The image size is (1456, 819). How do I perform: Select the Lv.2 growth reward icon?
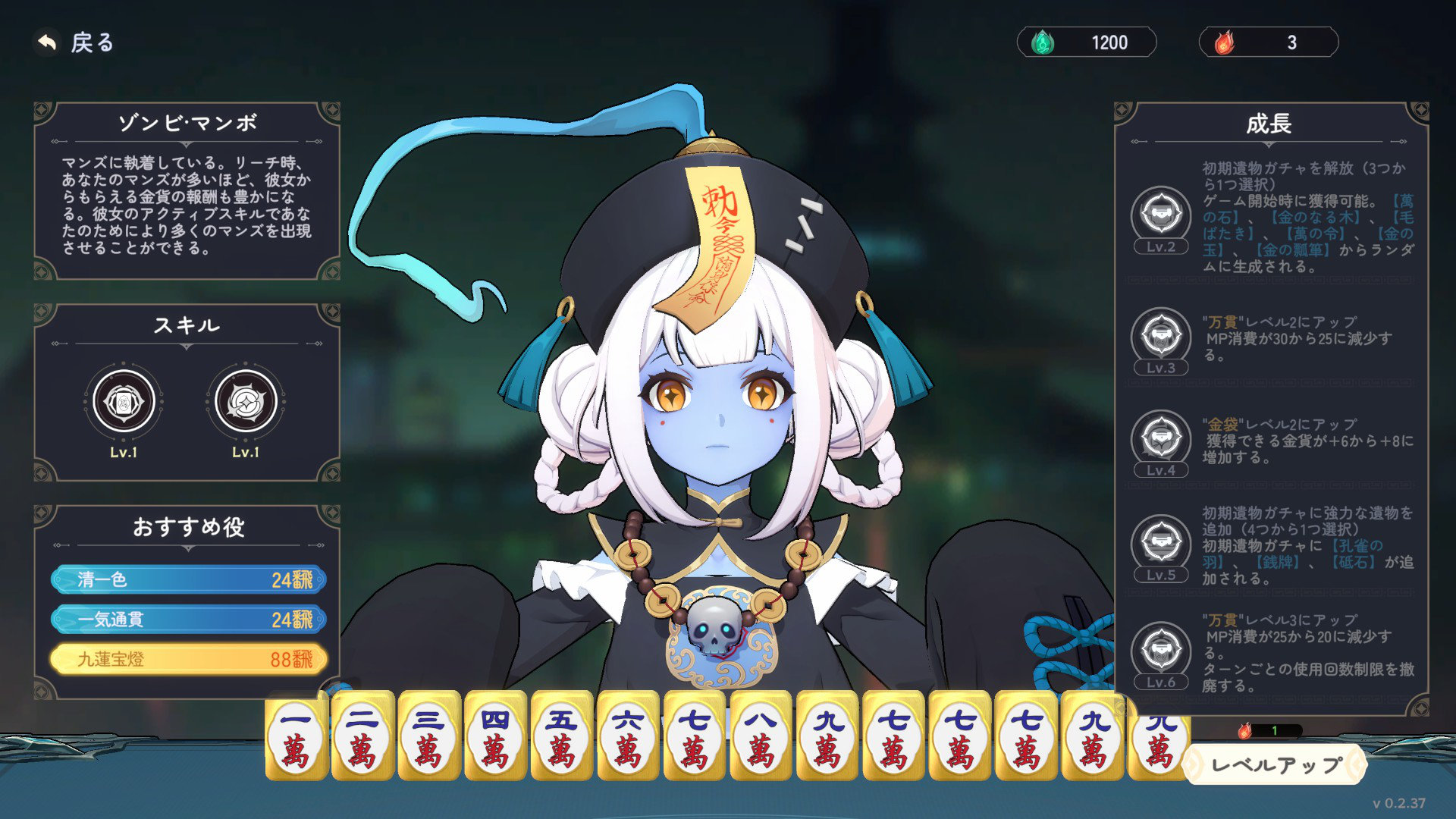pos(1160,213)
